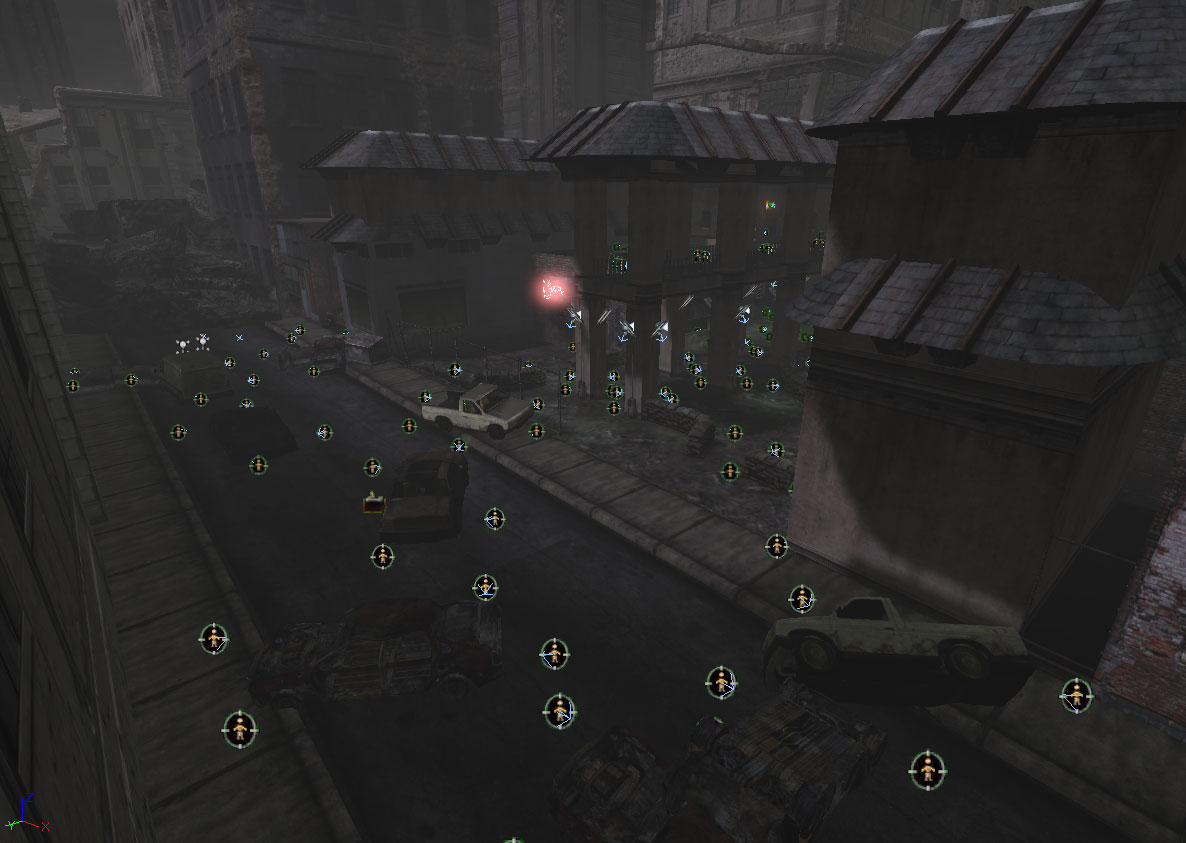The height and width of the screenshot is (843, 1186).
Task: Select the yellow box marker beside the car
Action: point(374,505)
